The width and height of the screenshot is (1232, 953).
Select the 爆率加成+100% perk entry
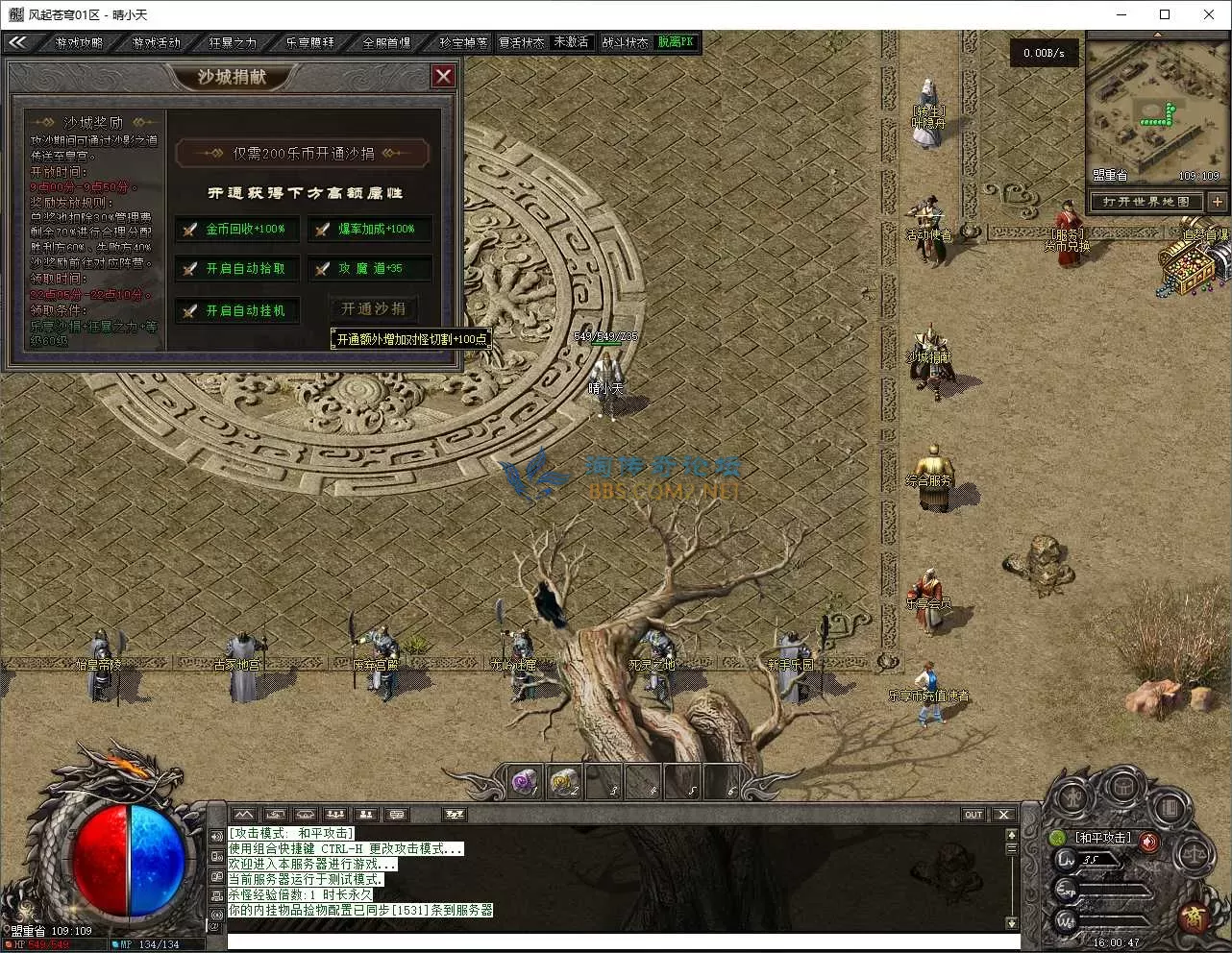tap(369, 230)
